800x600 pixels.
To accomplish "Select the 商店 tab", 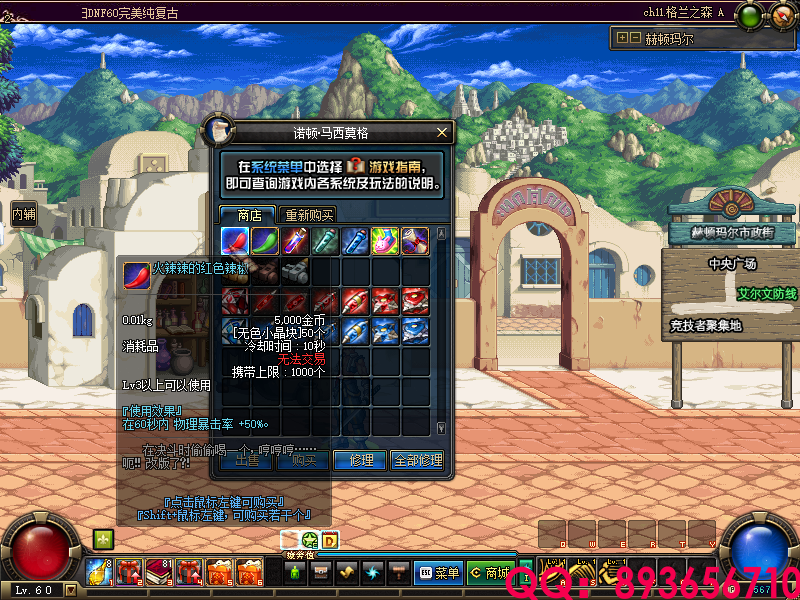I will (248, 215).
